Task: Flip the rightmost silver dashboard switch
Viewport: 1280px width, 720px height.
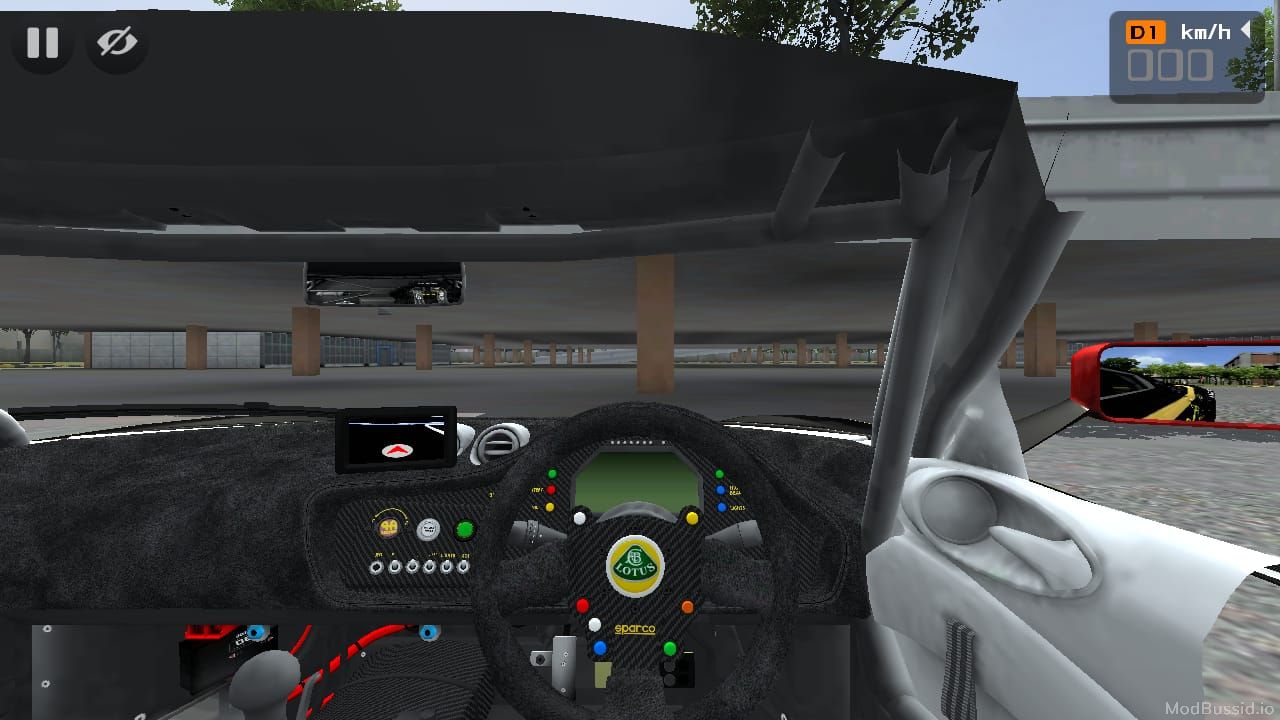Action: [x=463, y=567]
